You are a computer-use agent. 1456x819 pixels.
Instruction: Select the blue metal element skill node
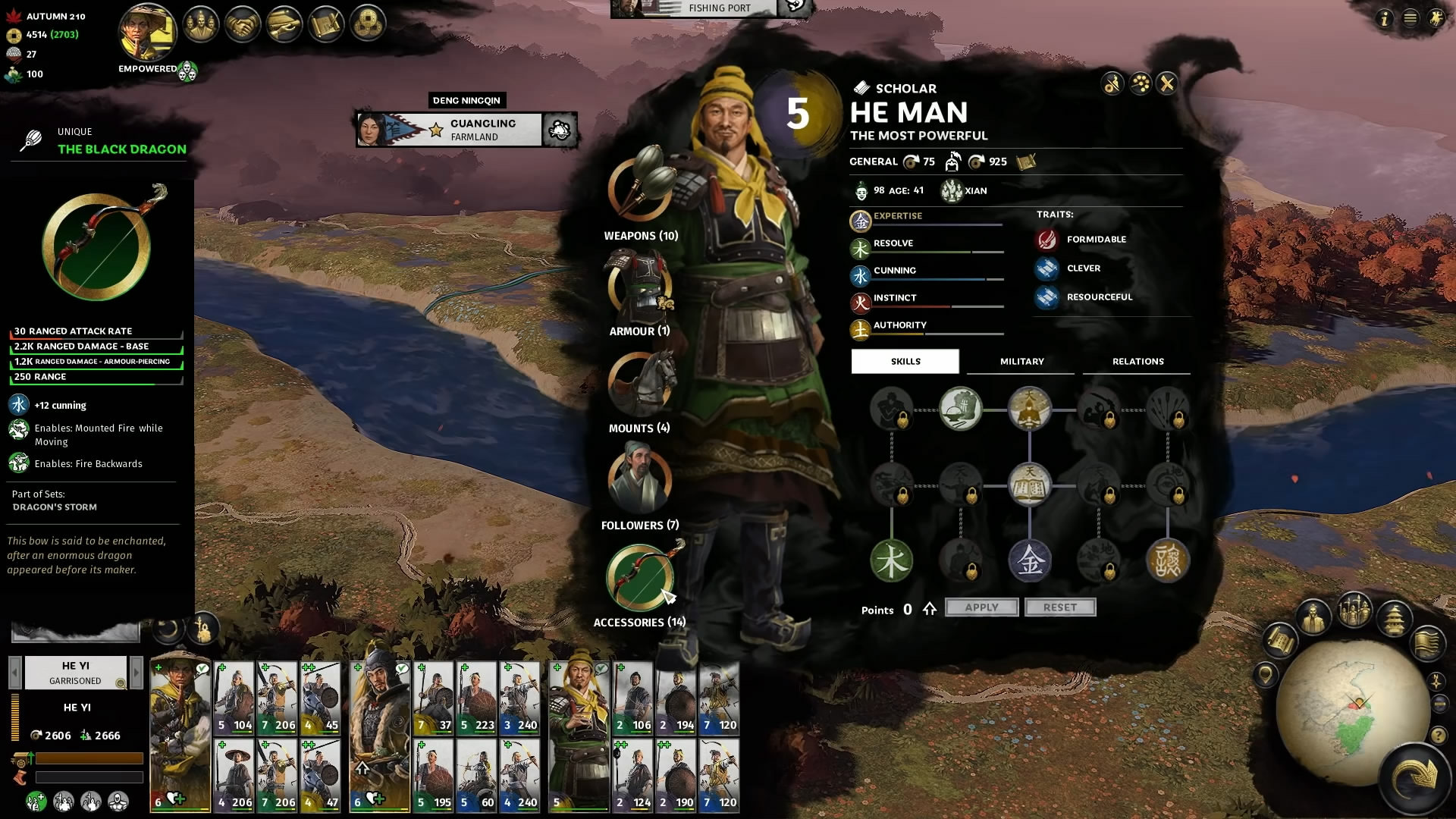[x=1029, y=561]
